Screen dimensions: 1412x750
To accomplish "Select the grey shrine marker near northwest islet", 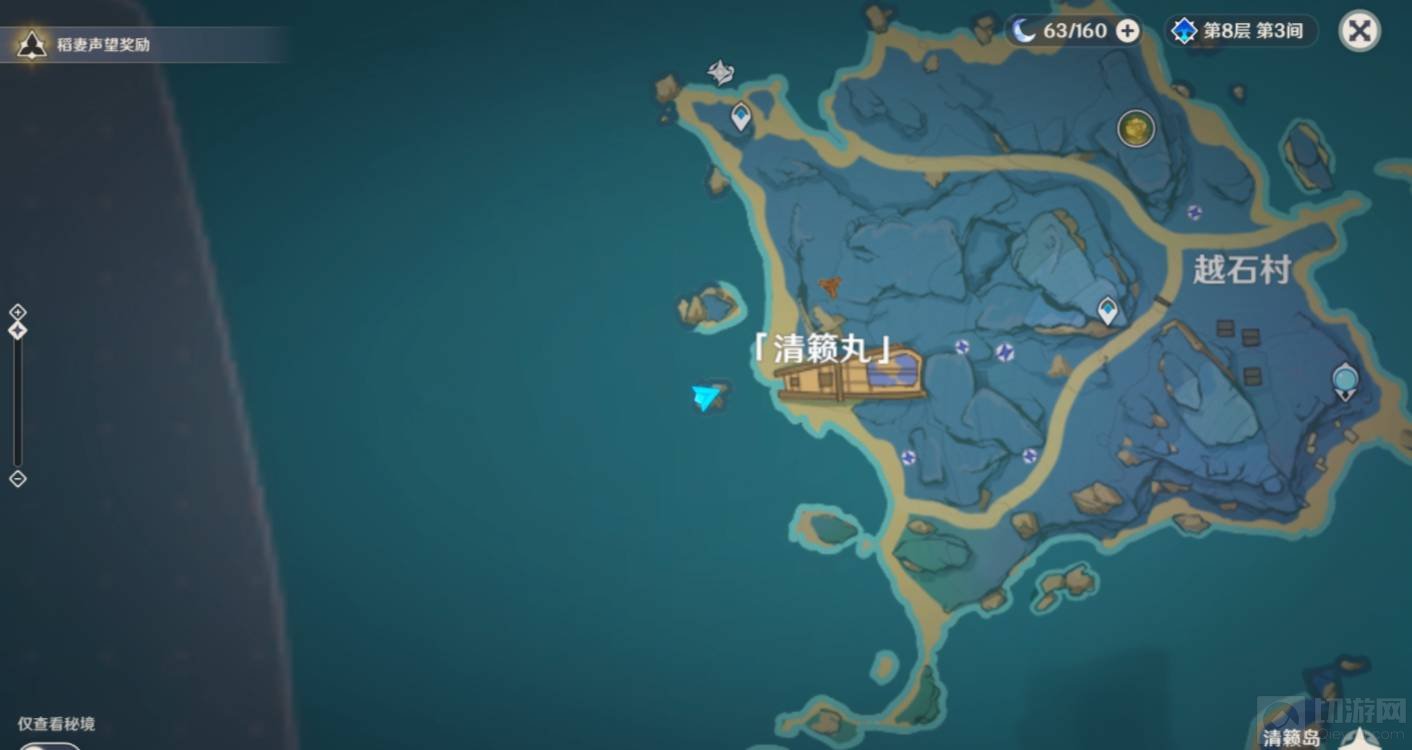I will tap(720, 72).
